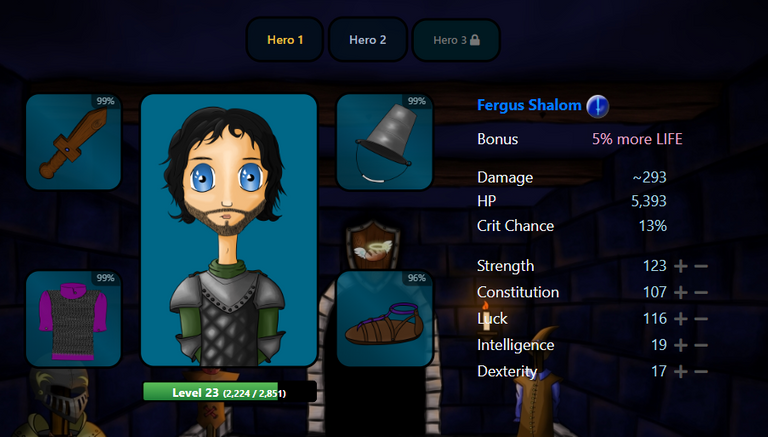Select the wooden sword weapon slot
The height and width of the screenshot is (437, 768).
tap(73, 142)
